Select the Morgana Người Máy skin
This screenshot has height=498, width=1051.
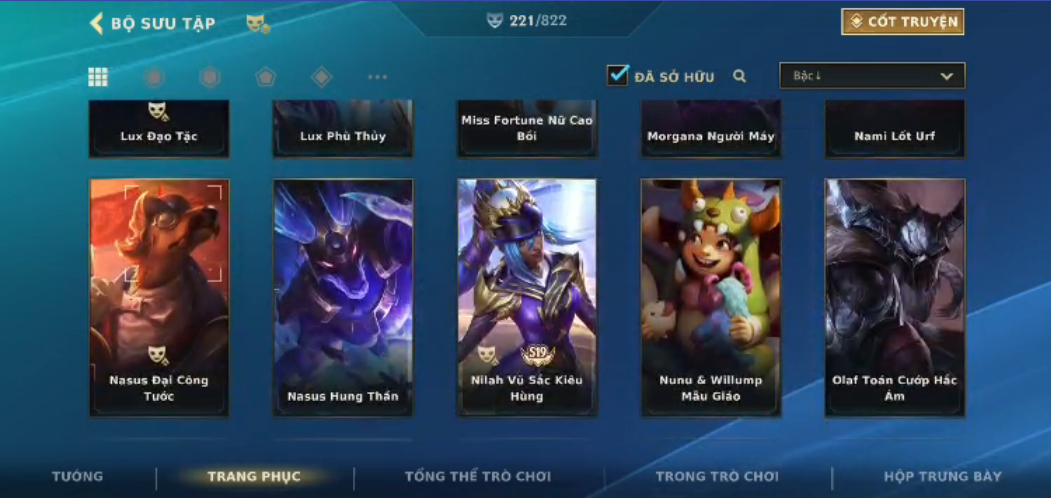tap(711, 129)
